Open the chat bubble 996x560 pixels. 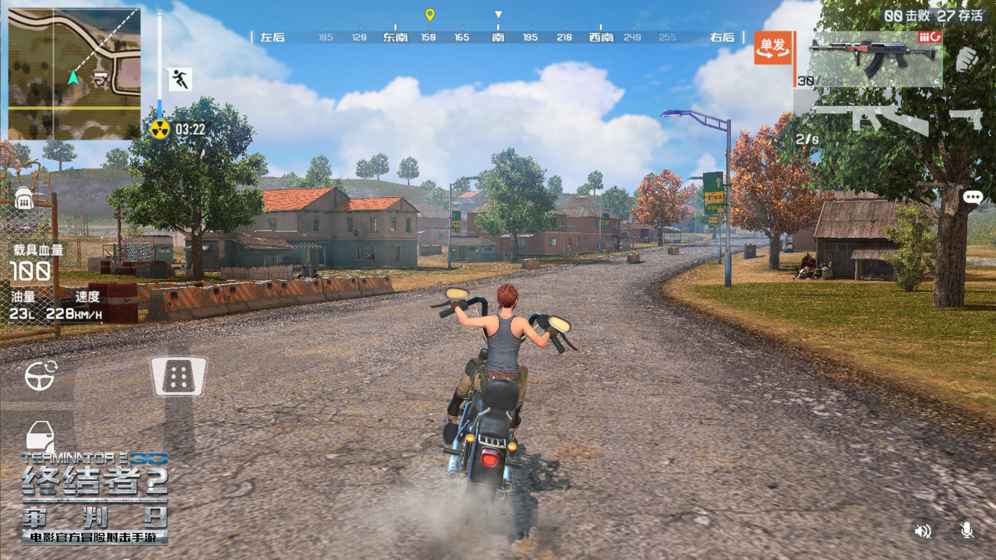pyautogui.click(x=973, y=198)
